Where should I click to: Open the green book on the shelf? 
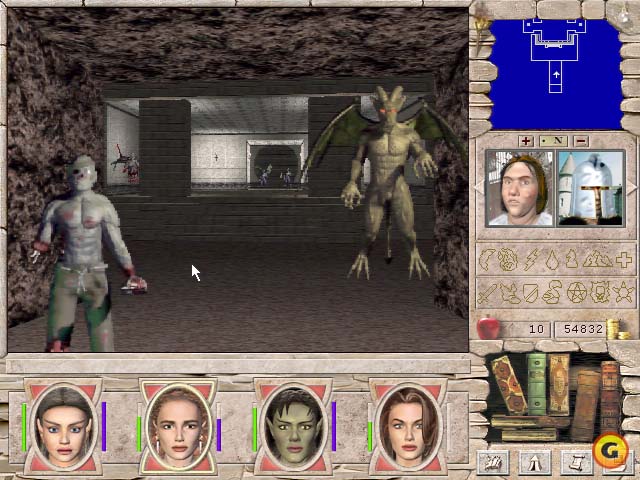click(537, 383)
